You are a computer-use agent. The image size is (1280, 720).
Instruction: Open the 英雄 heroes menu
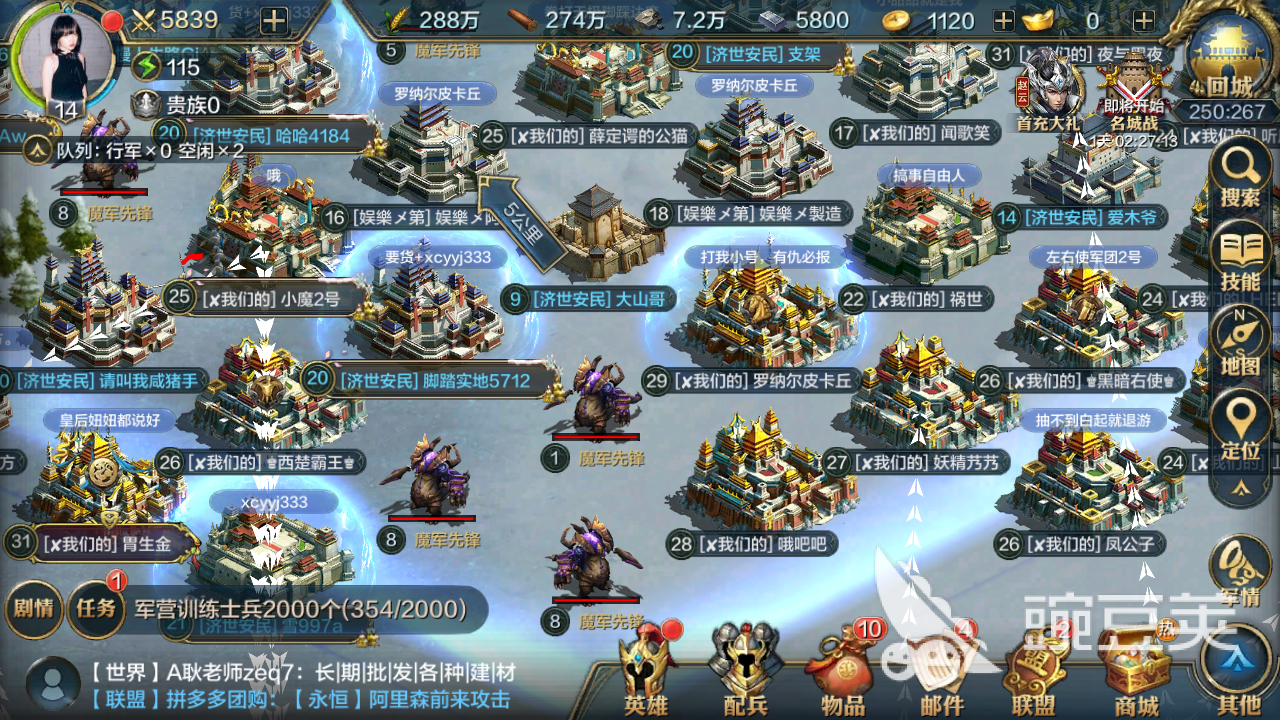pos(645,670)
